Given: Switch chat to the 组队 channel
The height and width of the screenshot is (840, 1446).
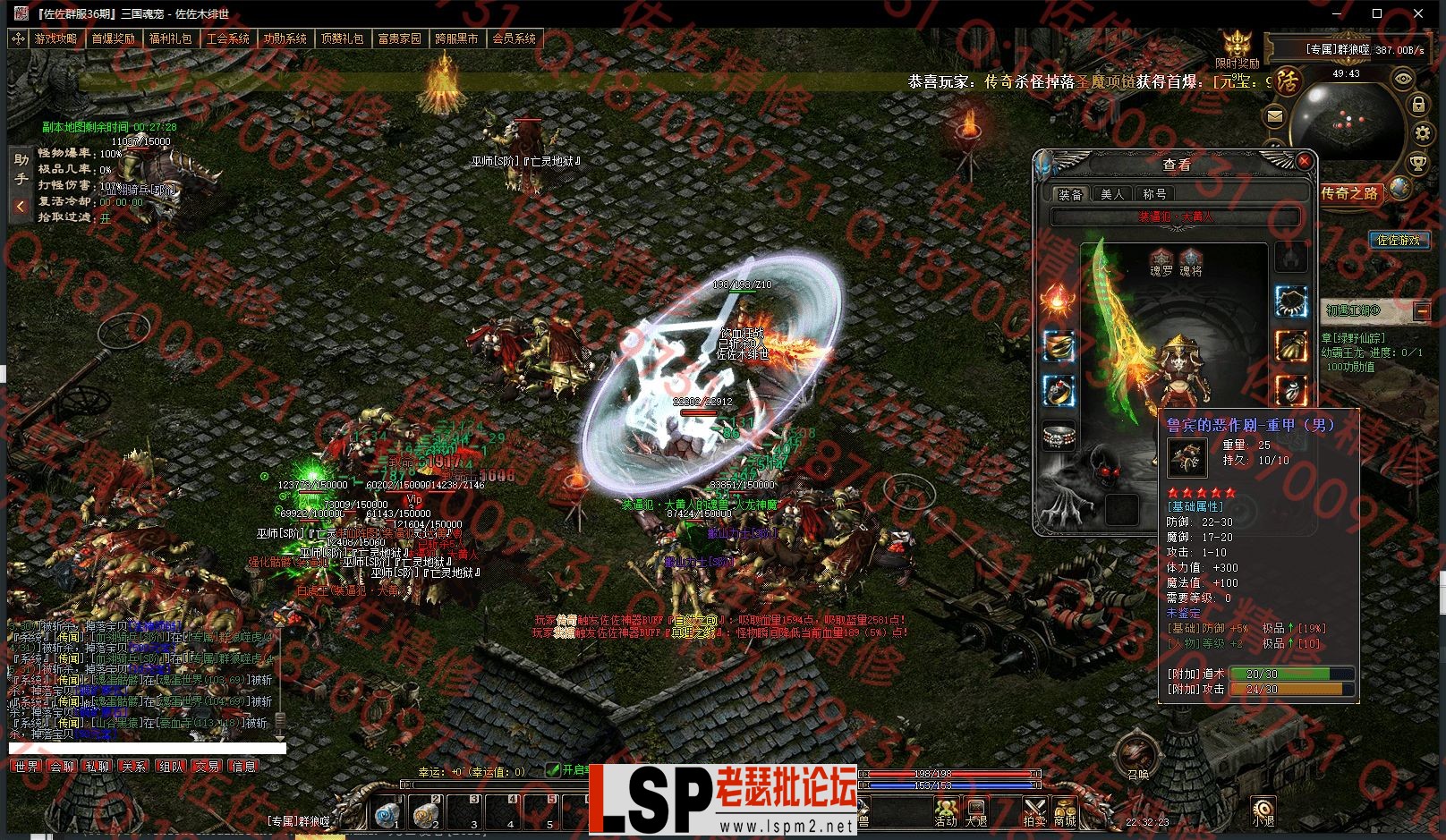Looking at the screenshot, I should pyautogui.click(x=170, y=767).
